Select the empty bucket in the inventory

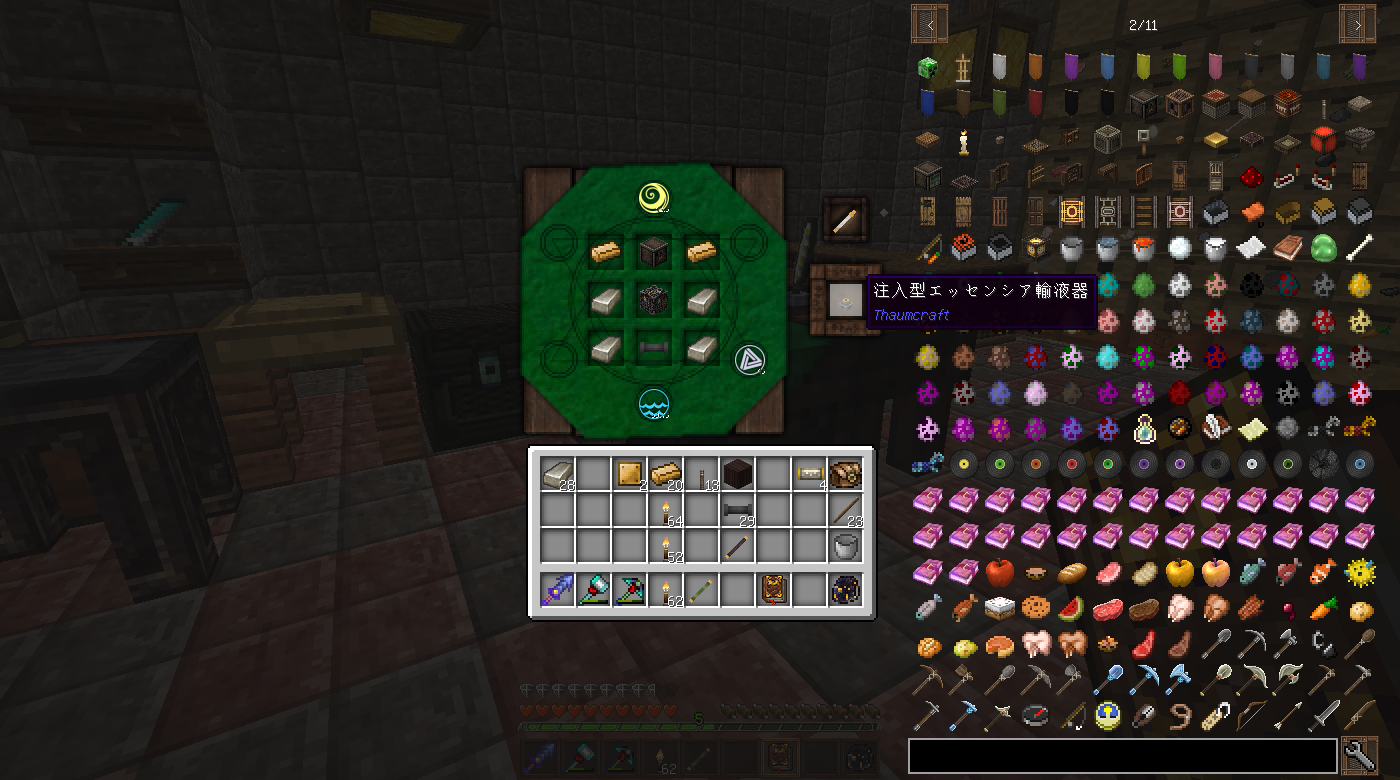click(845, 546)
